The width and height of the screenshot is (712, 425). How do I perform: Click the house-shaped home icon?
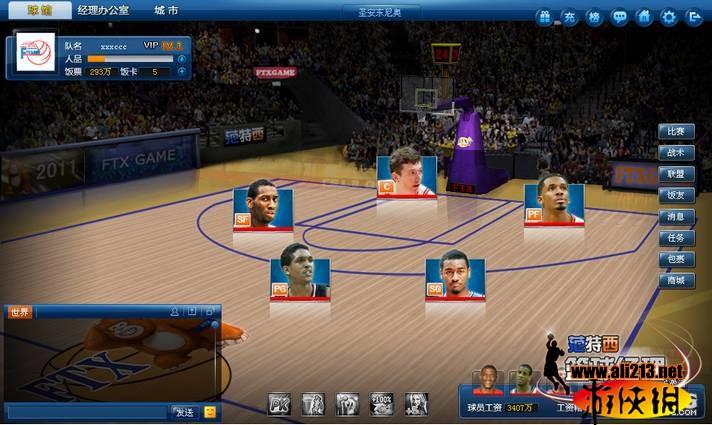click(645, 17)
